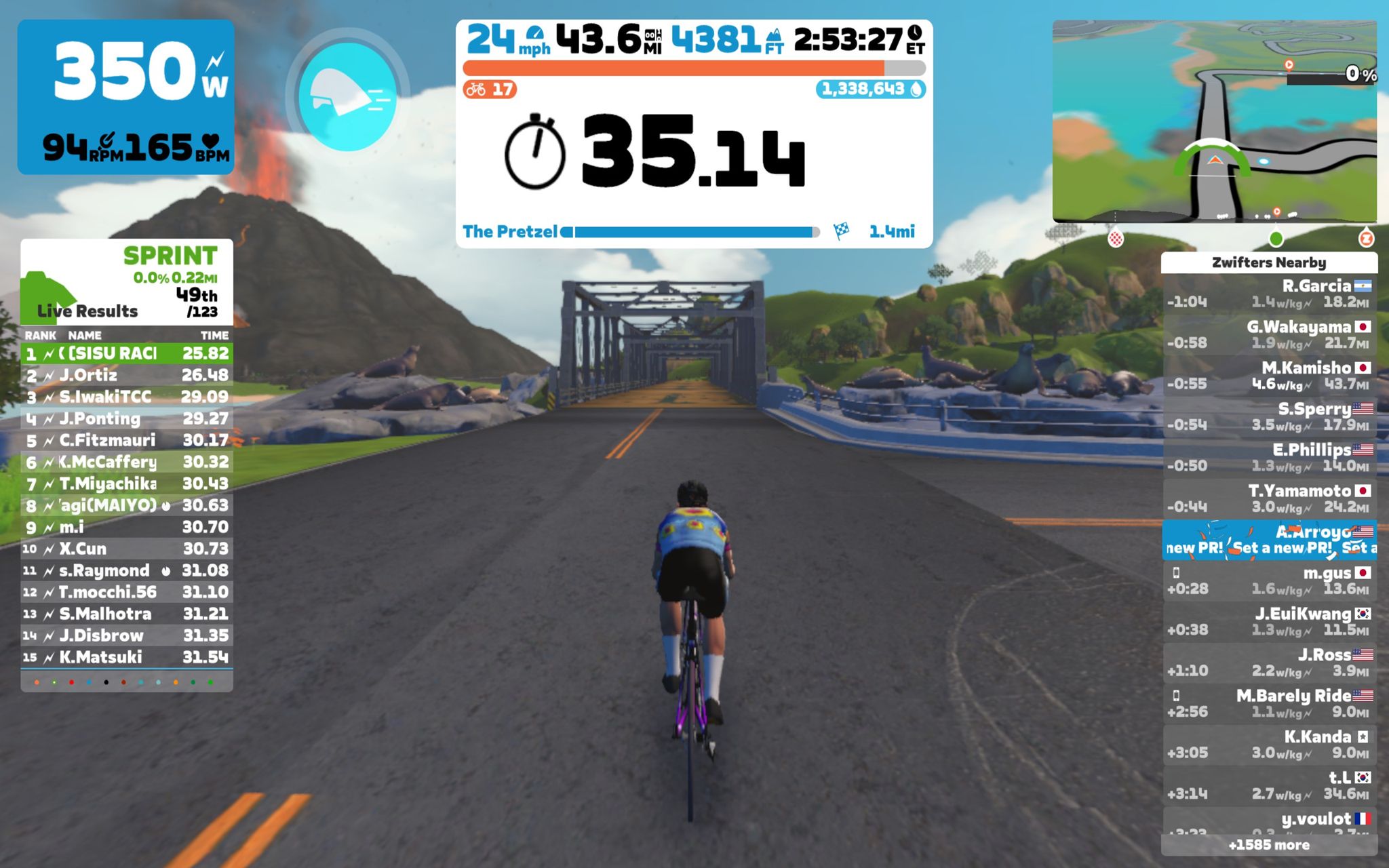
Task: Activate the aero helmet power-up
Action: pos(350,95)
